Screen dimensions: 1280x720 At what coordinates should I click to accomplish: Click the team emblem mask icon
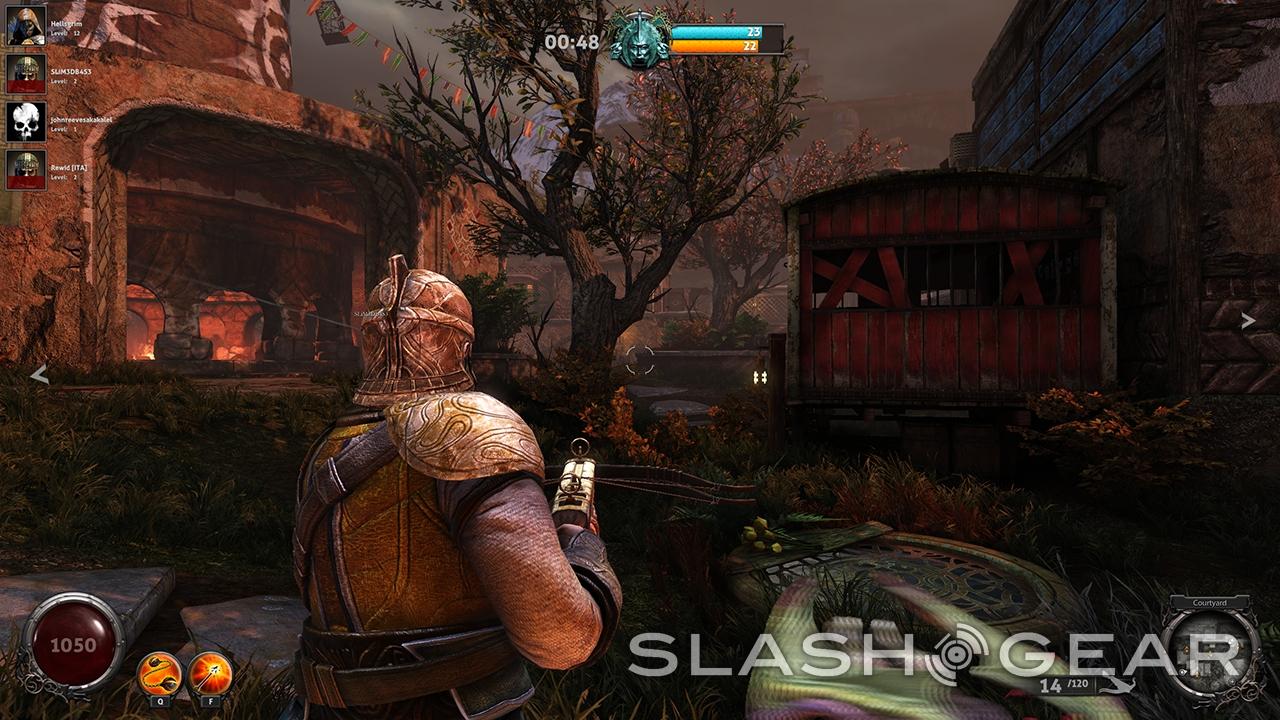pos(640,39)
